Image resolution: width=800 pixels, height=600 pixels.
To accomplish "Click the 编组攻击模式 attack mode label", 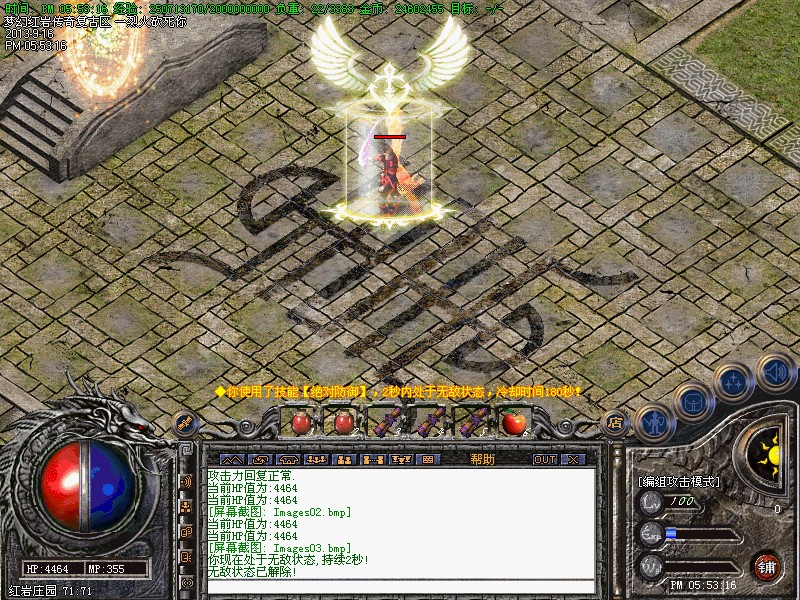I will [678, 480].
